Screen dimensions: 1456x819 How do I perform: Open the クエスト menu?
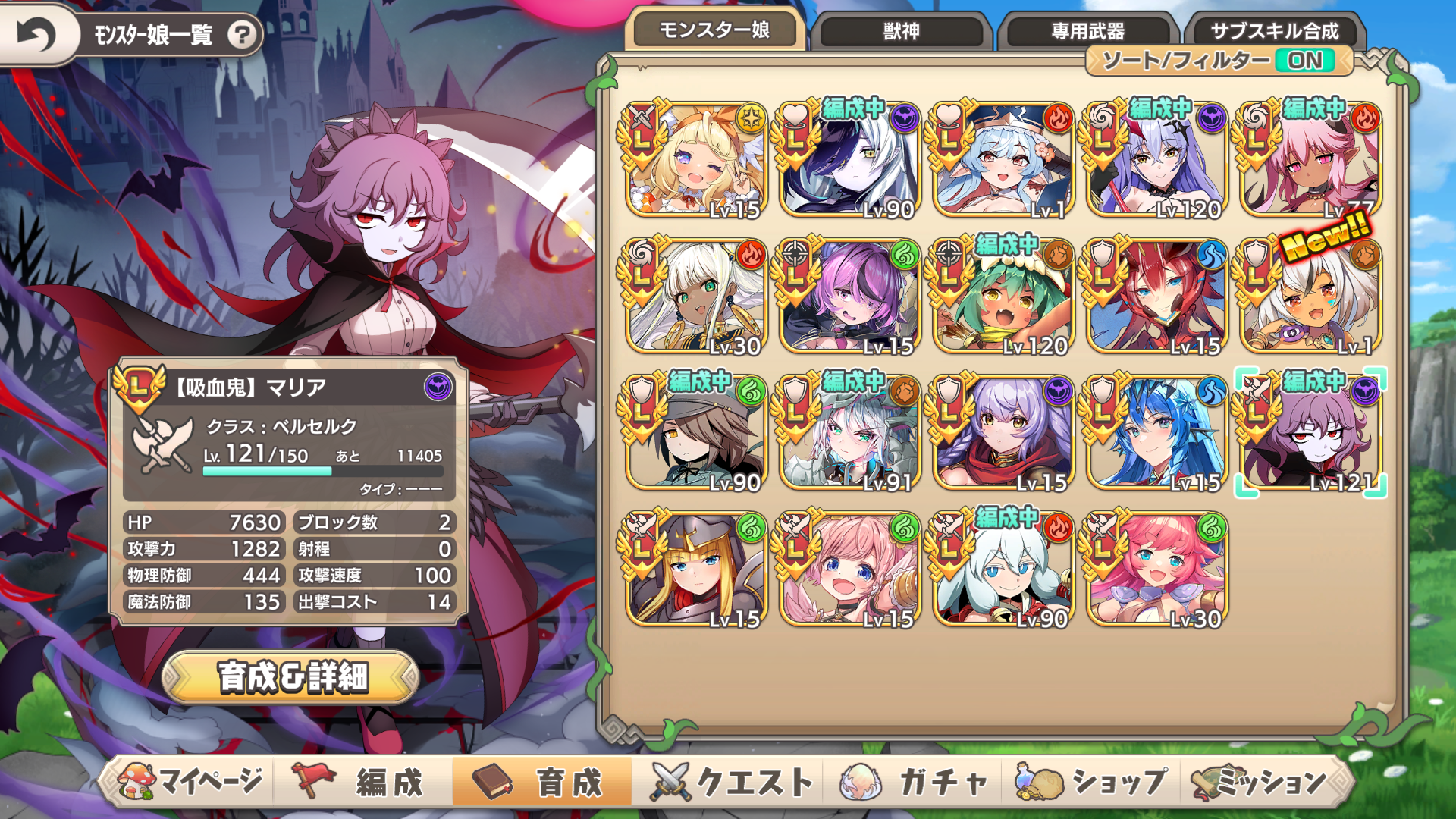tap(732, 781)
